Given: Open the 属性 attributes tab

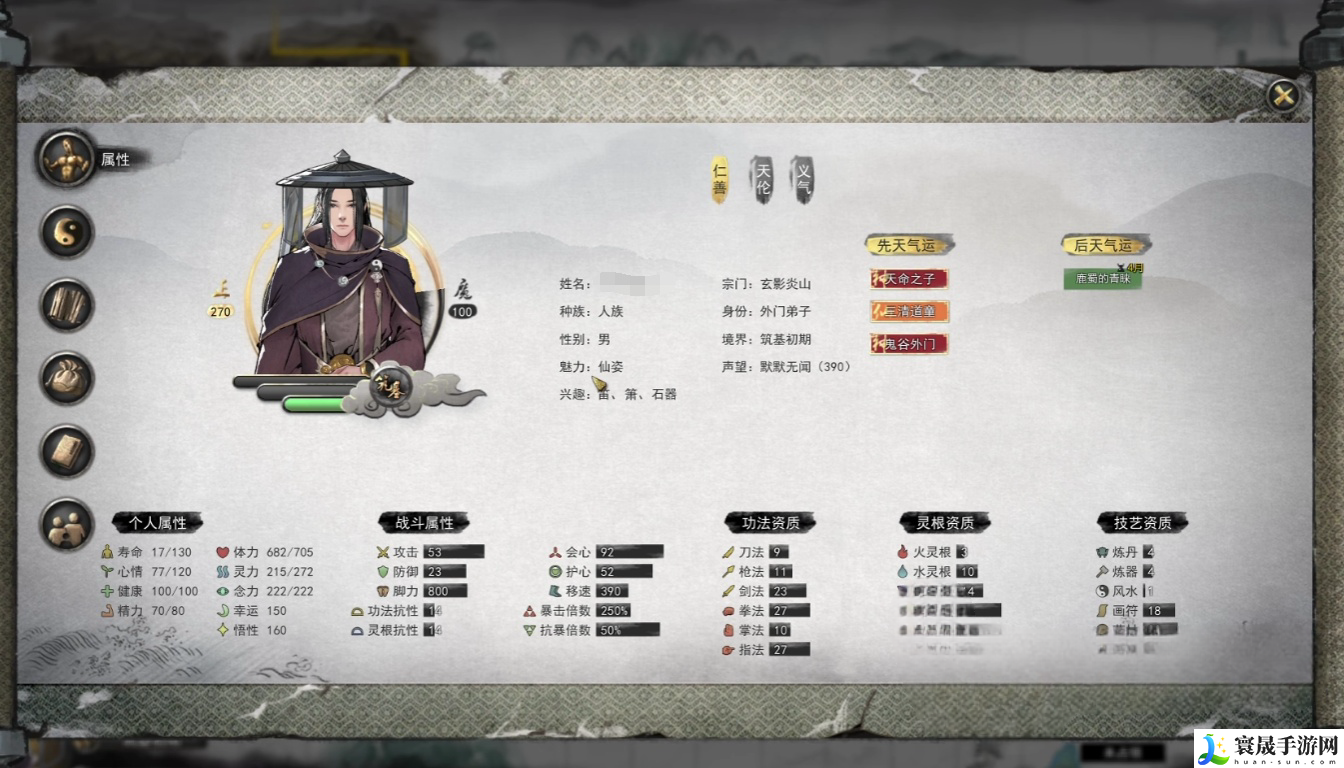Looking at the screenshot, I should click(x=67, y=158).
